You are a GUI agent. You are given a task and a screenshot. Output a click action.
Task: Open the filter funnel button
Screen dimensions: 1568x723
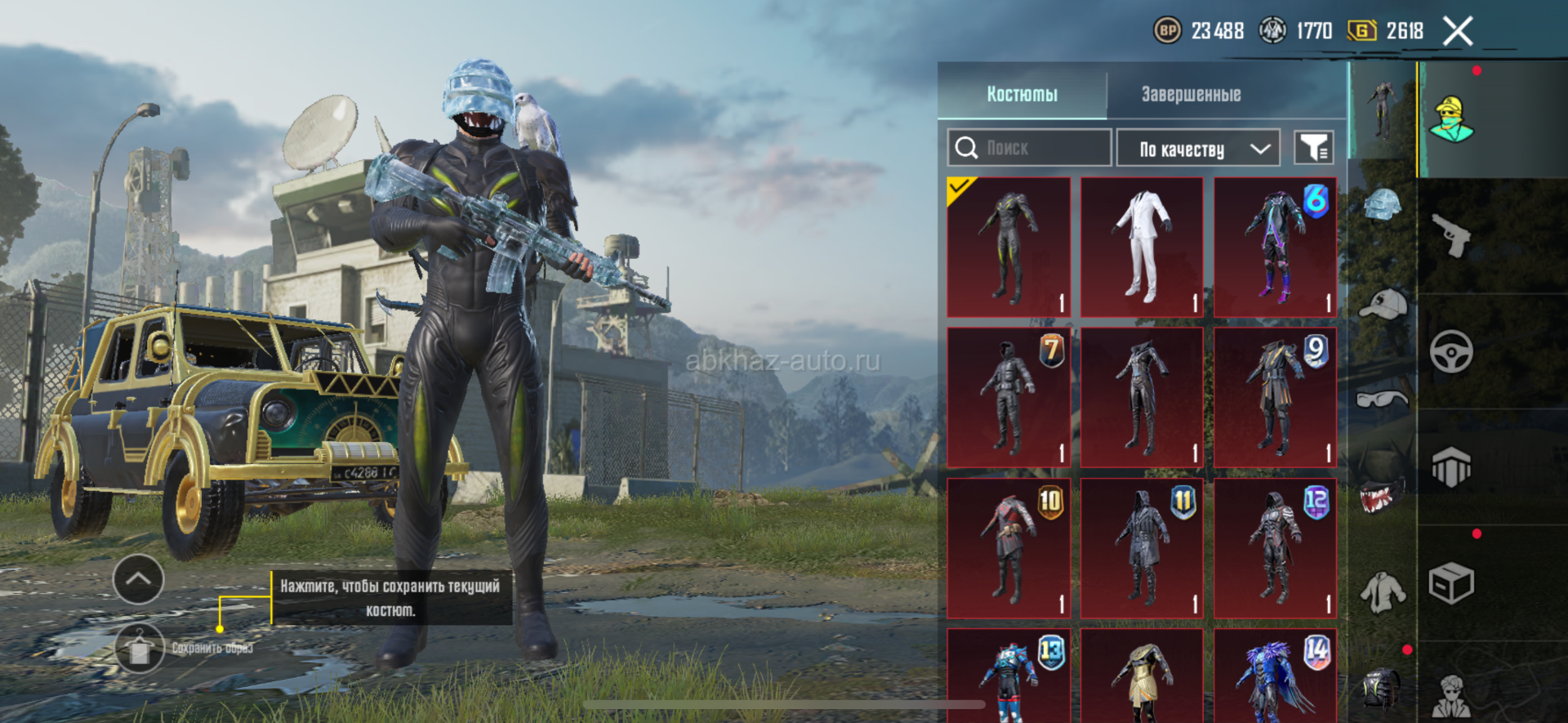(x=1314, y=148)
